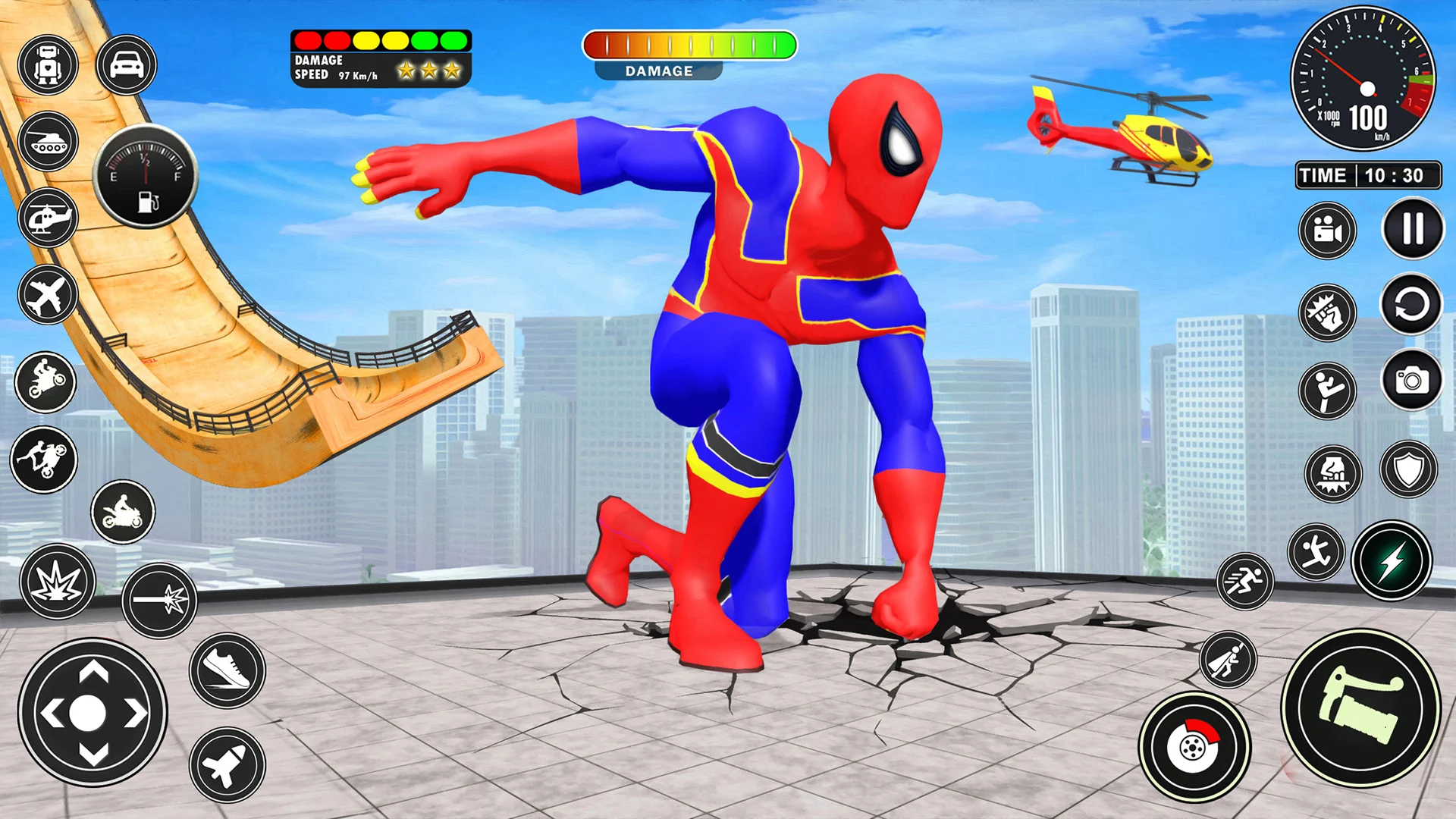The image size is (1456, 819).
Task: Click the right arrow on the D-pad
Action: (136, 714)
